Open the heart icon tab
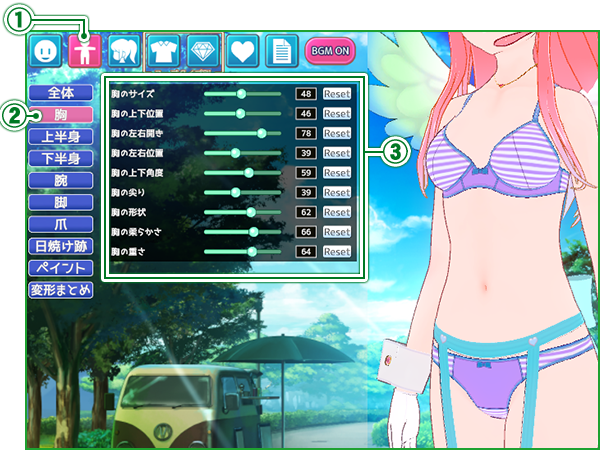This screenshot has width=600, height=450. click(x=242, y=50)
